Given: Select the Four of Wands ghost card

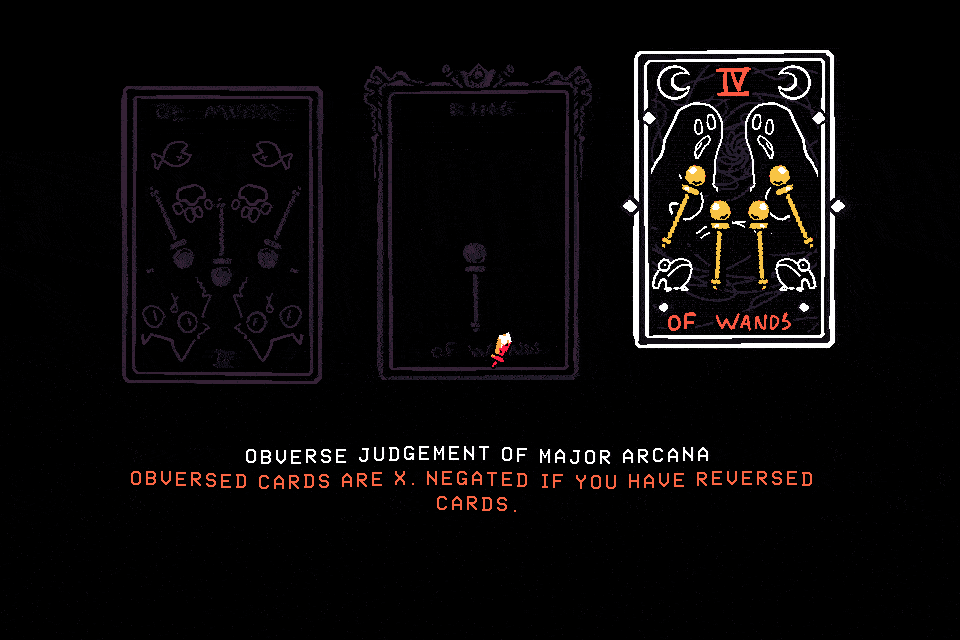Looking at the screenshot, I should coord(734,200).
